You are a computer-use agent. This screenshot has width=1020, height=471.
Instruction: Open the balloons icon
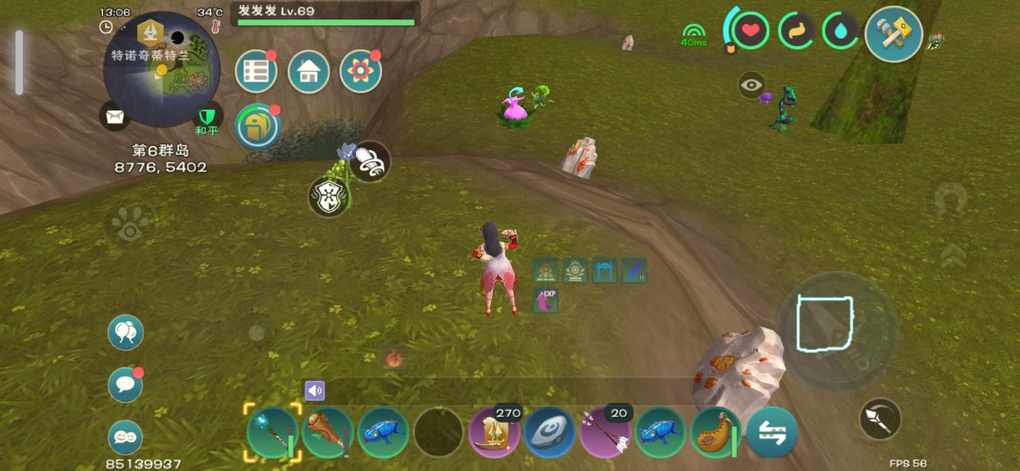tap(125, 332)
